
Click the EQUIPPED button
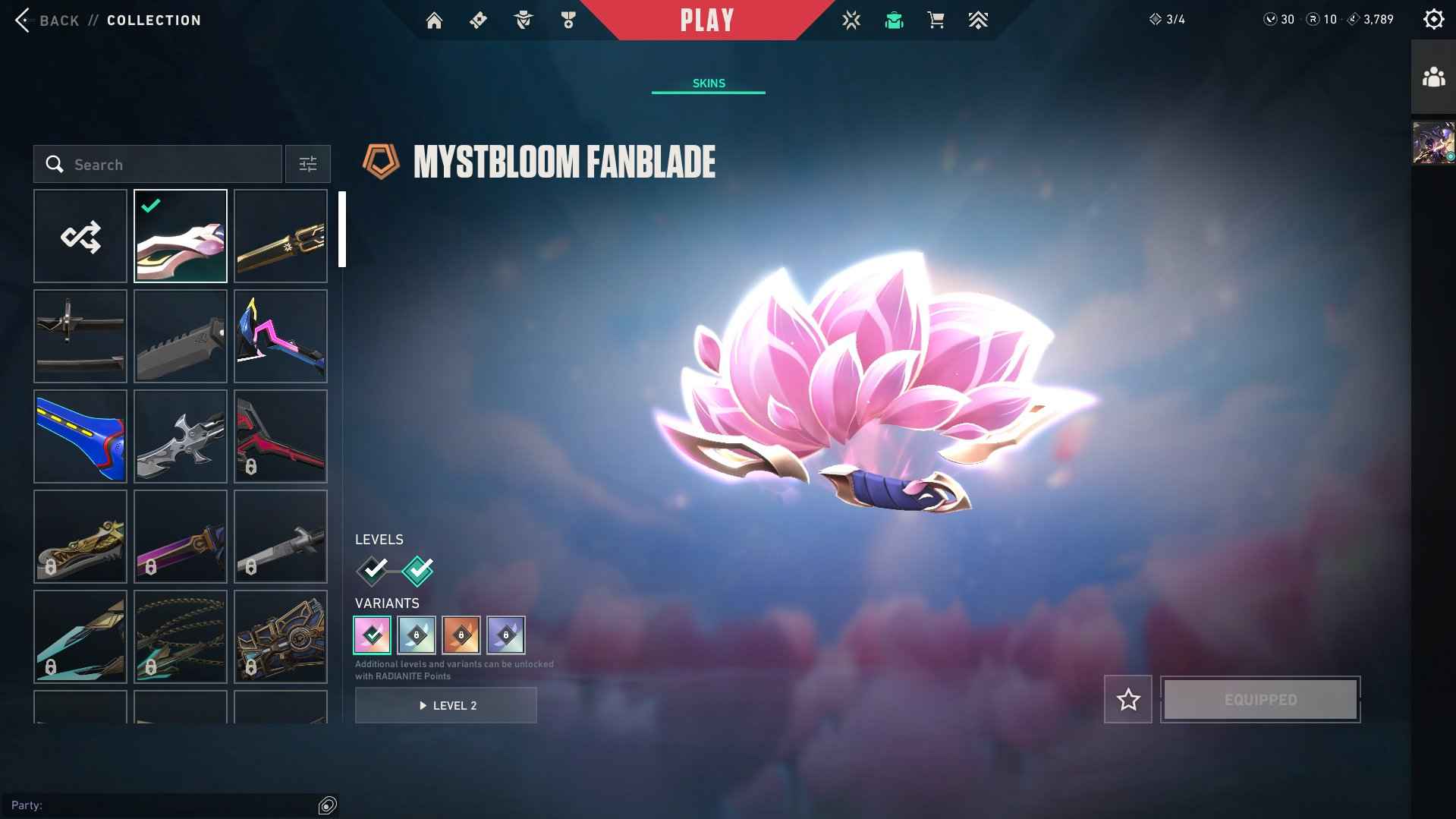(1259, 699)
